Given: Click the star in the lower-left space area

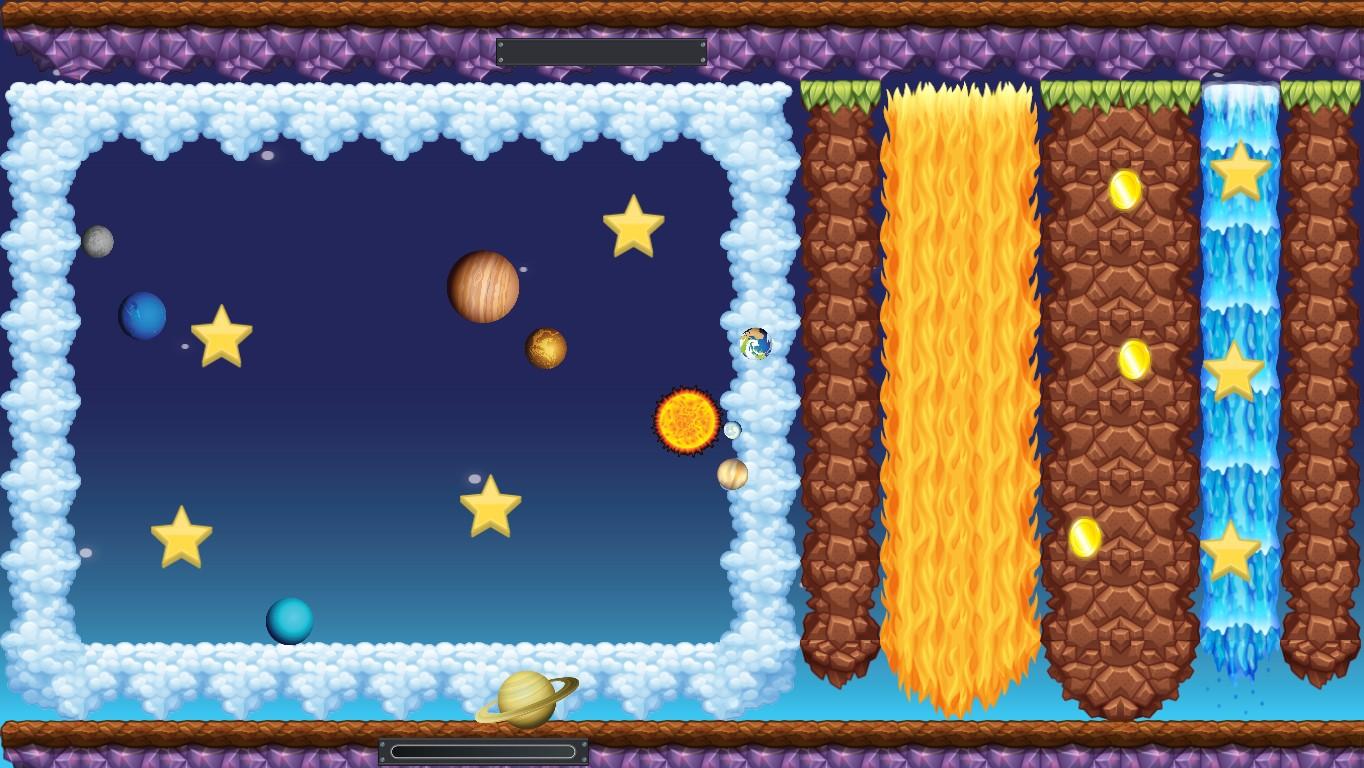Looking at the screenshot, I should click(x=181, y=537).
